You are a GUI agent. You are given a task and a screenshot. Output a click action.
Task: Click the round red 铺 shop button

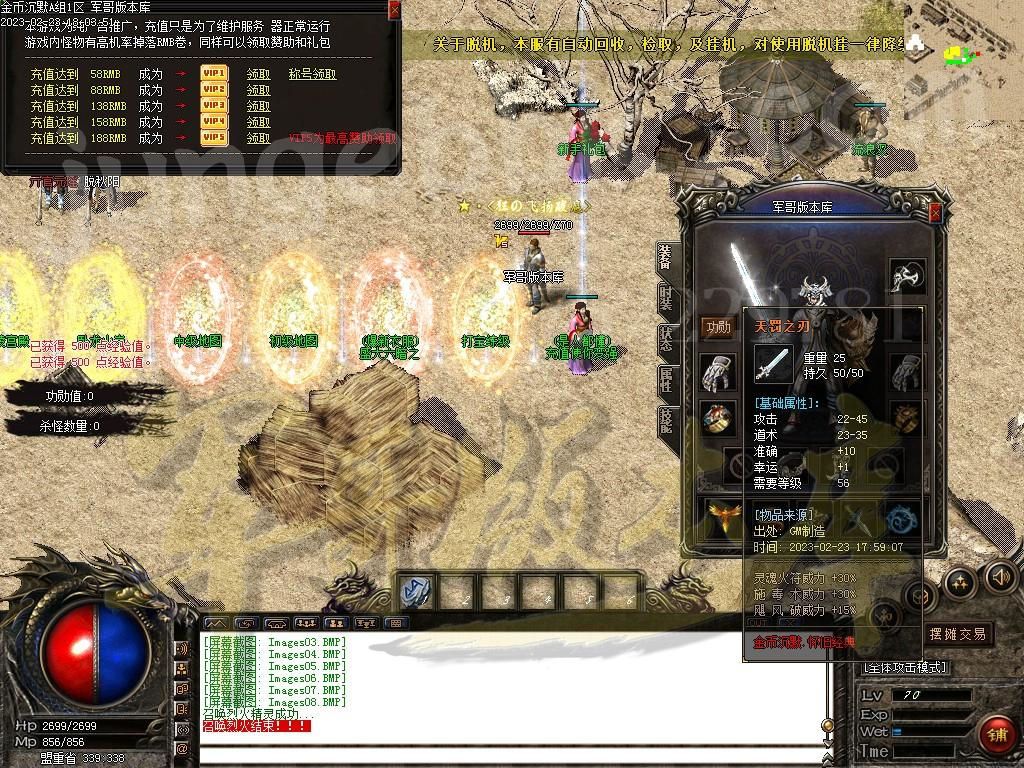(996, 734)
